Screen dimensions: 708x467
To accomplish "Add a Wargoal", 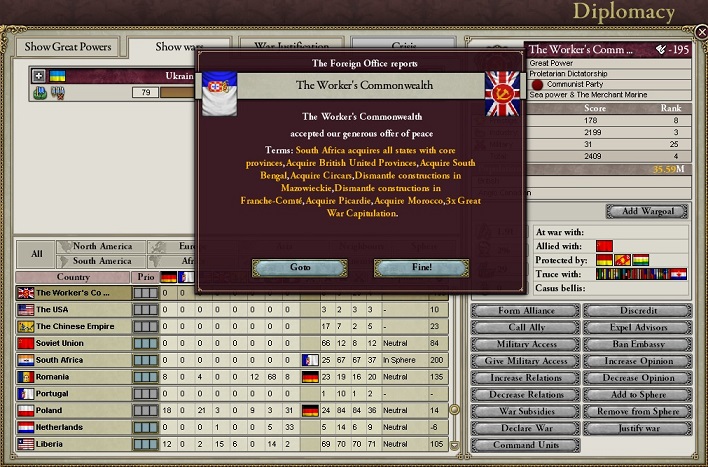I will tap(647, 211).
